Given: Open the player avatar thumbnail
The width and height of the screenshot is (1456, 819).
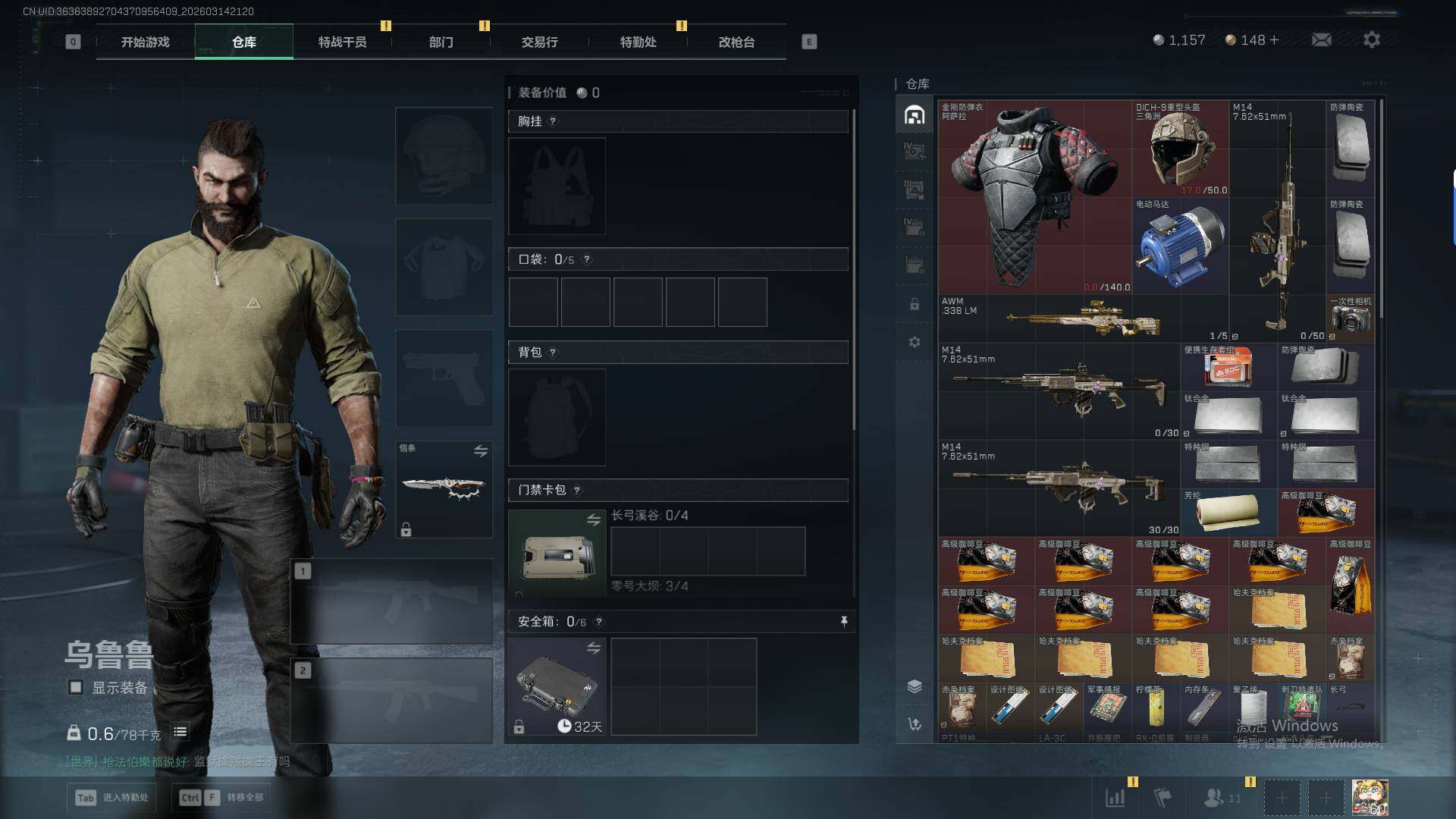Looking at the screenshot, I should point(1370,798).
